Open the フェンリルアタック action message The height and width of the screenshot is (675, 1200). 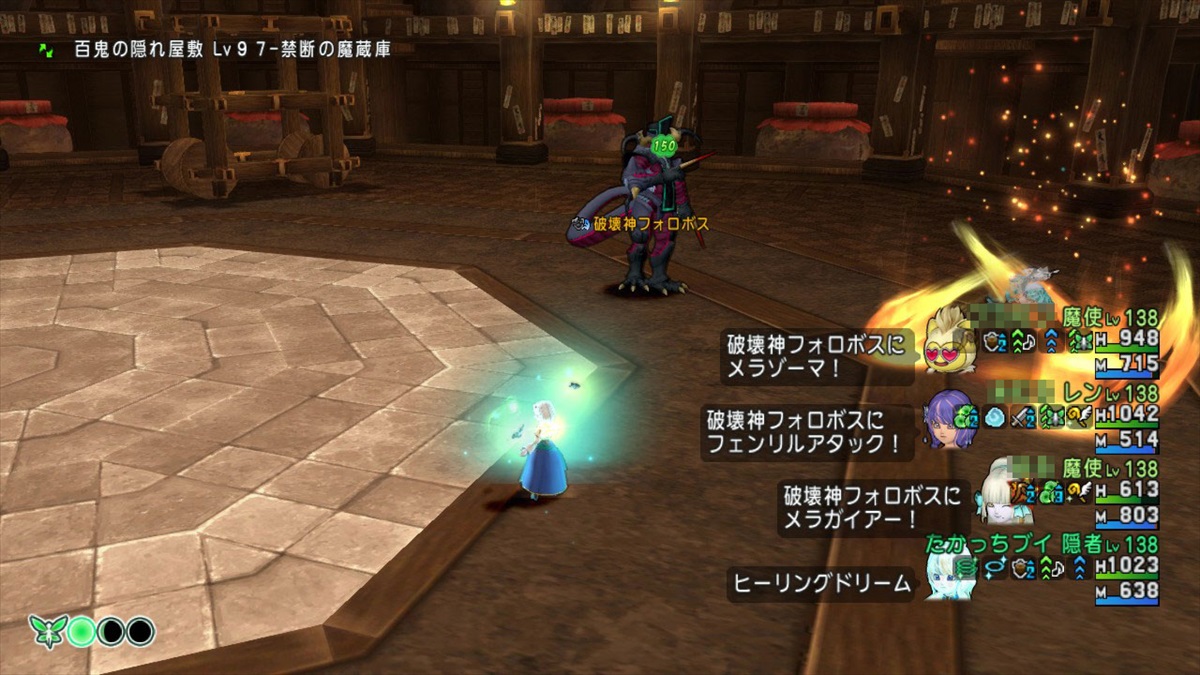(808, 432)
